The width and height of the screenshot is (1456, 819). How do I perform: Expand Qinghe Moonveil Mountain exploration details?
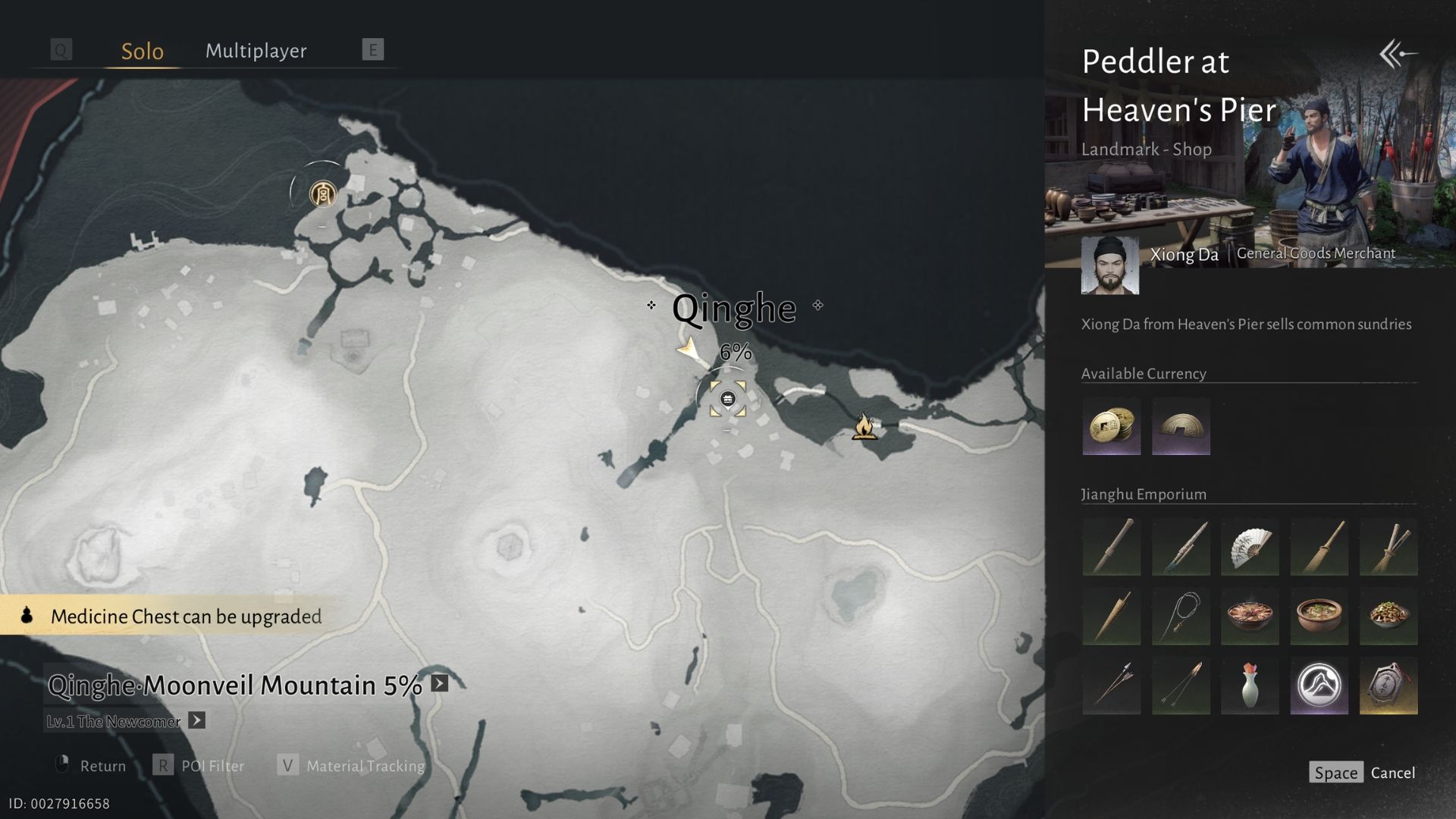point(440,683)
